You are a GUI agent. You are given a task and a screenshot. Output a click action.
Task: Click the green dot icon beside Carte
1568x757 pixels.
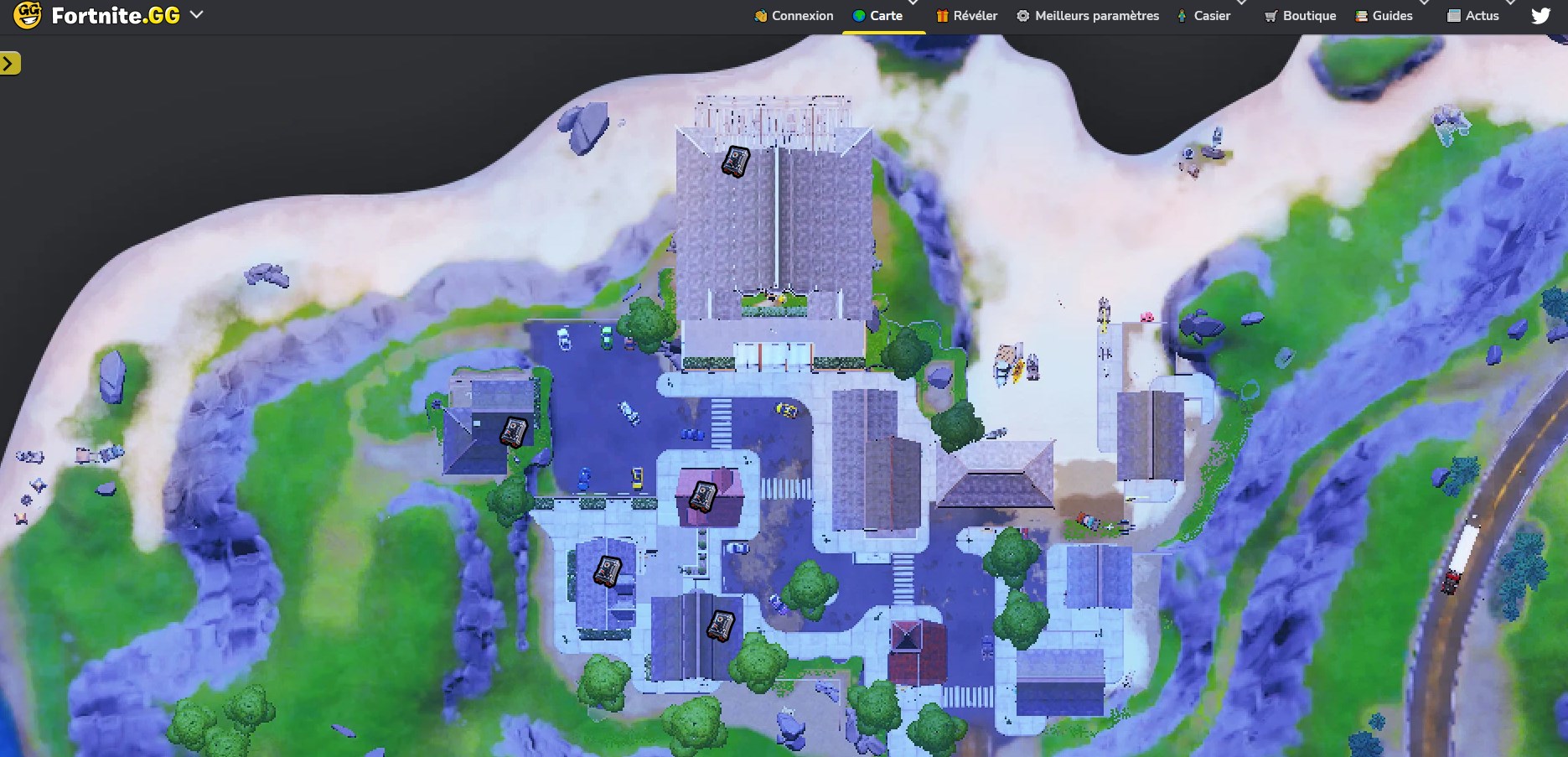[x=857, y=14]
